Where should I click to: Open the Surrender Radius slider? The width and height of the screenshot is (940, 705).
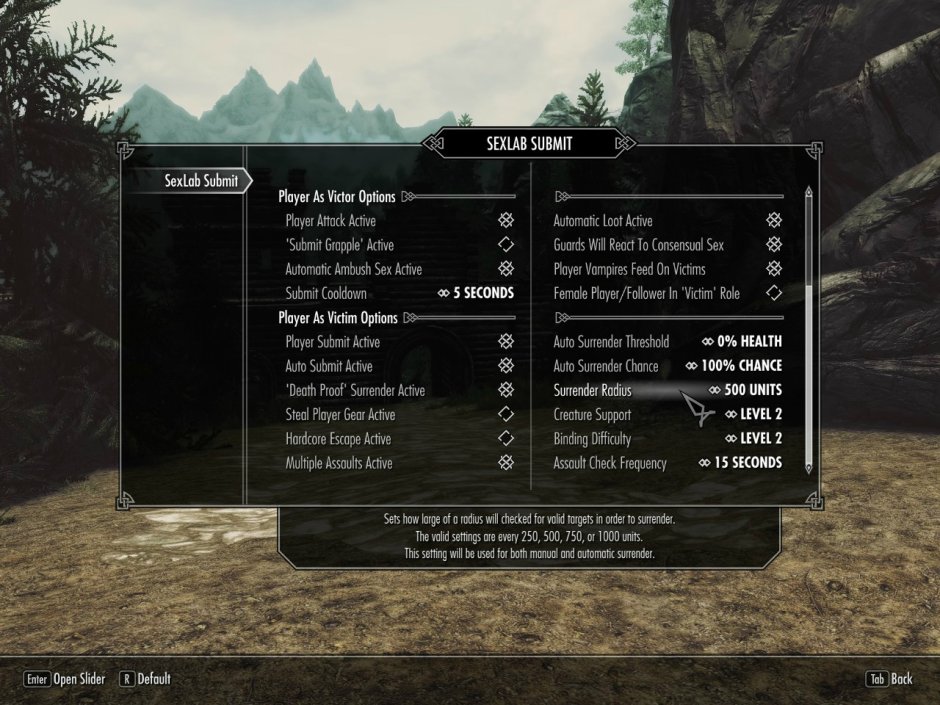[745, 390]
